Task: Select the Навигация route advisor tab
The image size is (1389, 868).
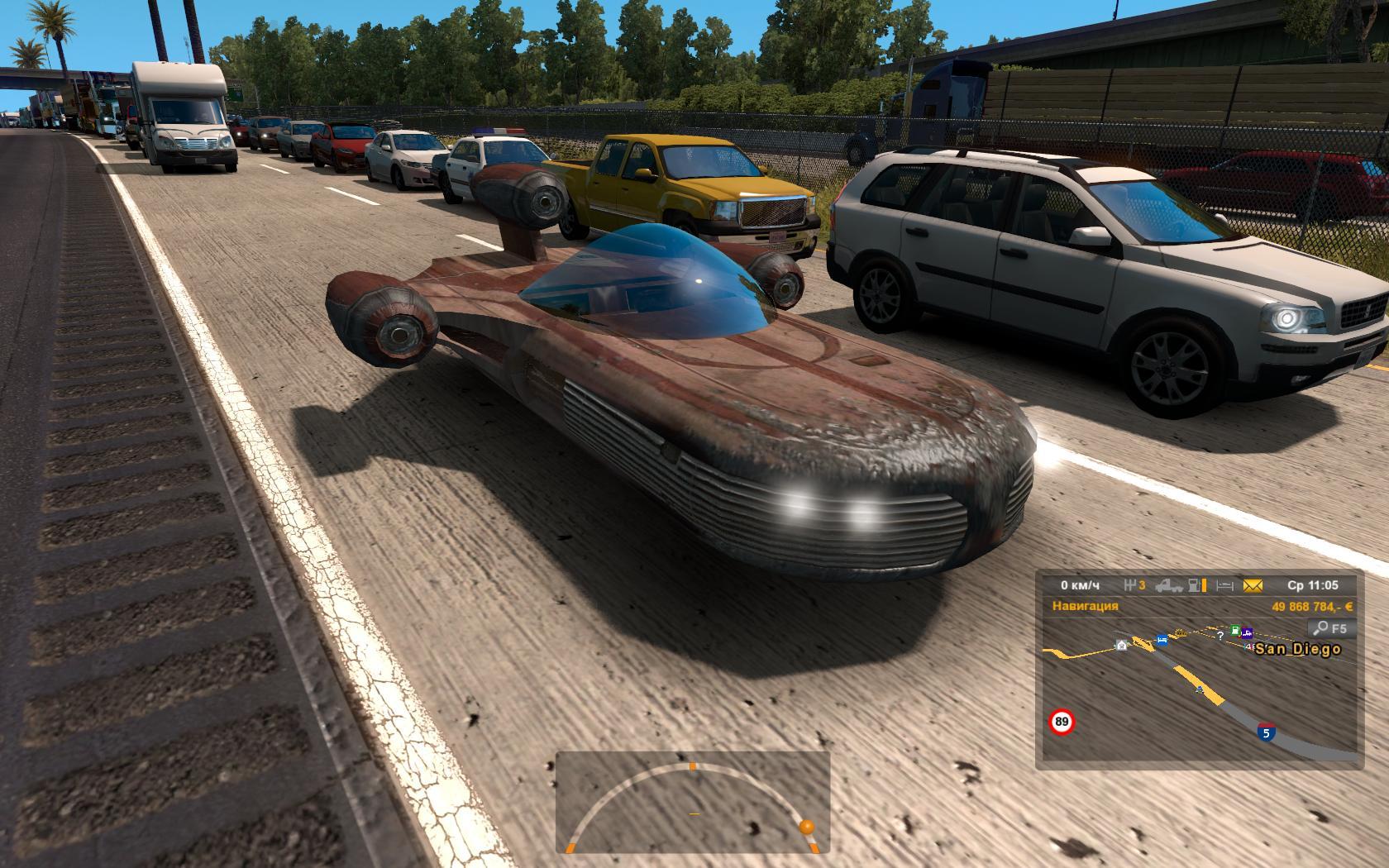Action: pos(1085,606)
